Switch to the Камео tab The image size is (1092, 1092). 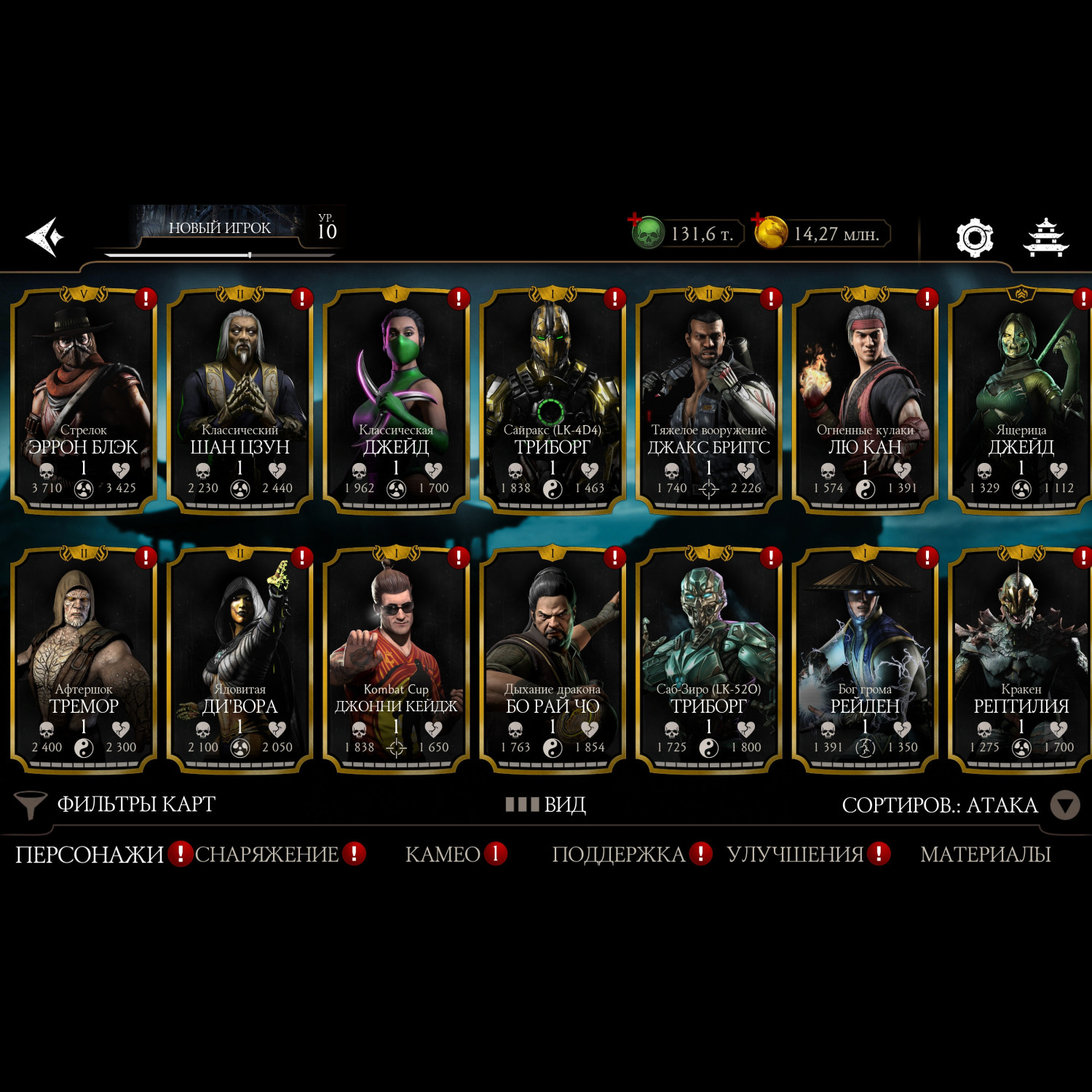pos(443,854)
